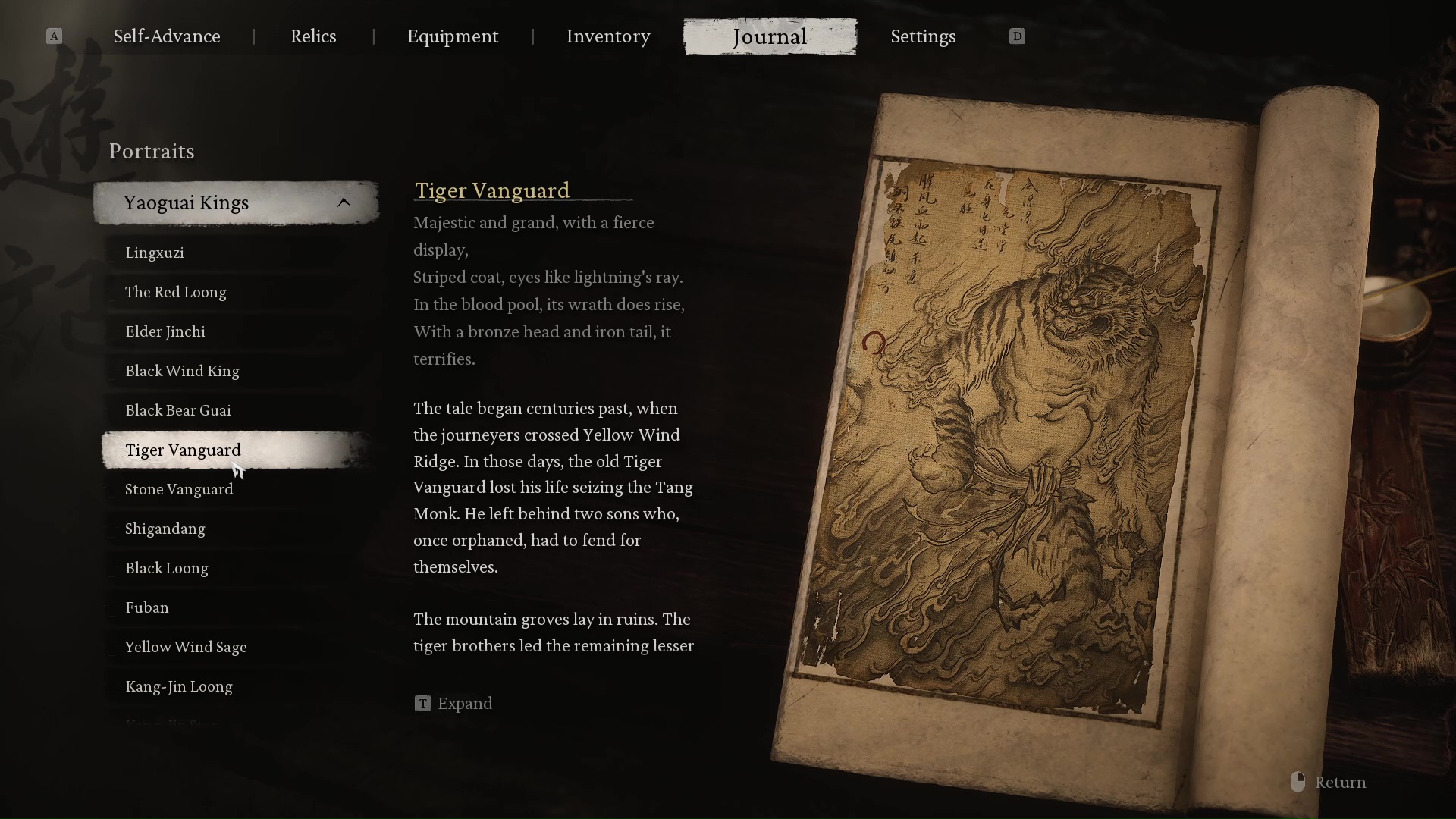Go to the Equipment tab
The height and width of the screenshot is (819, 1456).
pos(453,36)
